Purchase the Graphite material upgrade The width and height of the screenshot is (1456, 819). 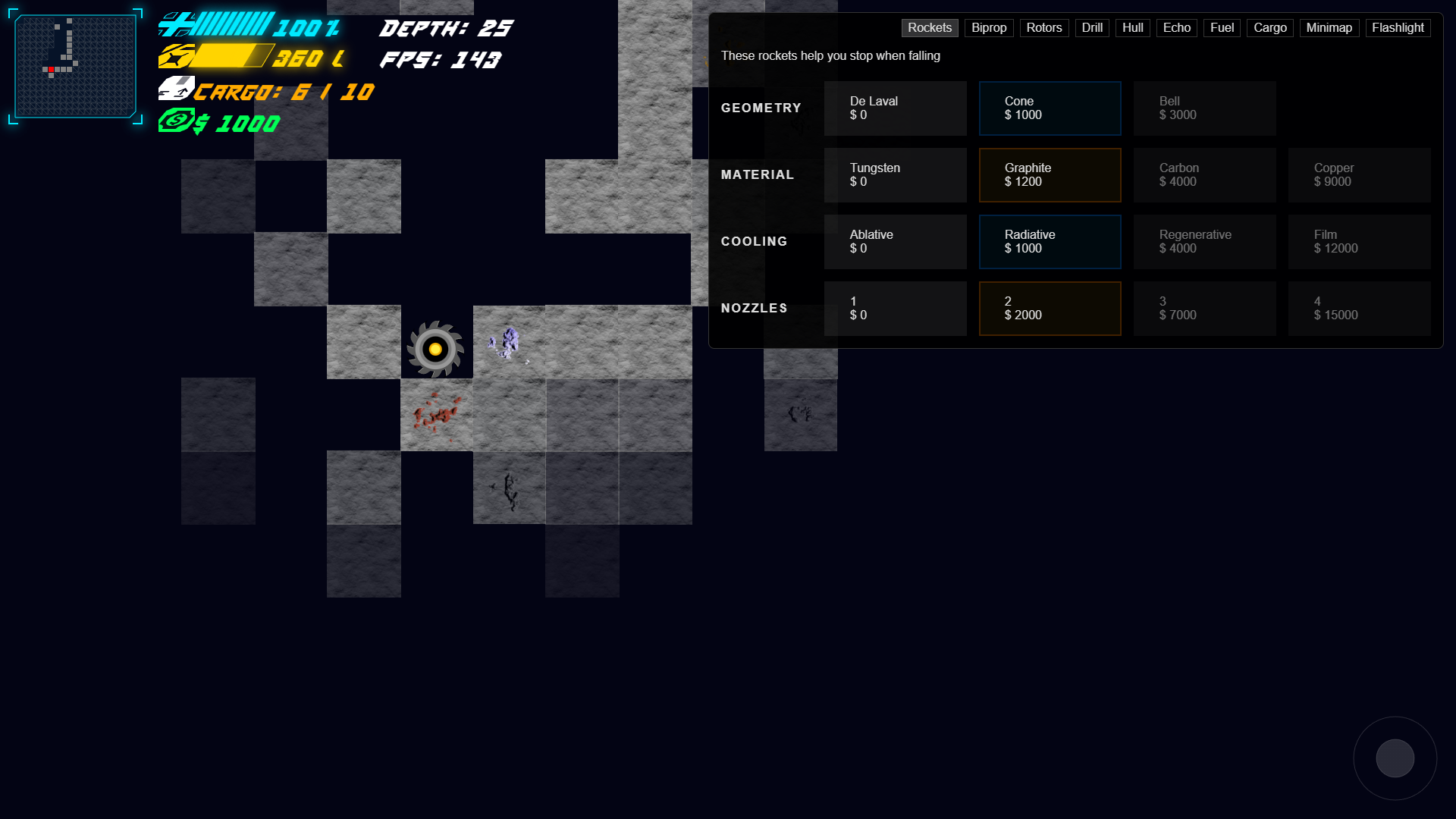[1050, 175]
